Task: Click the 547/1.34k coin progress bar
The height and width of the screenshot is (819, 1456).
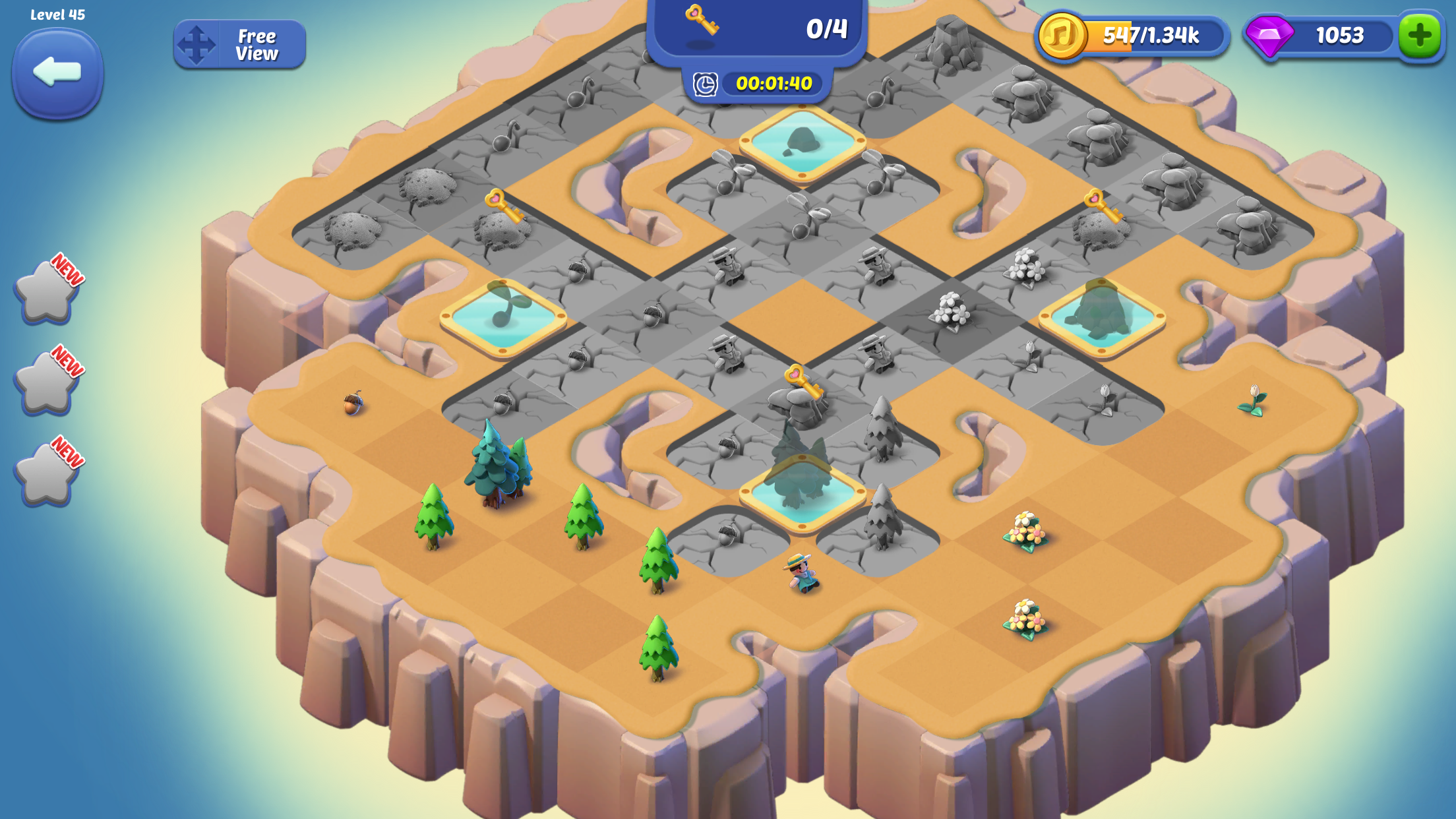Action: click(x=1151, y=38)
